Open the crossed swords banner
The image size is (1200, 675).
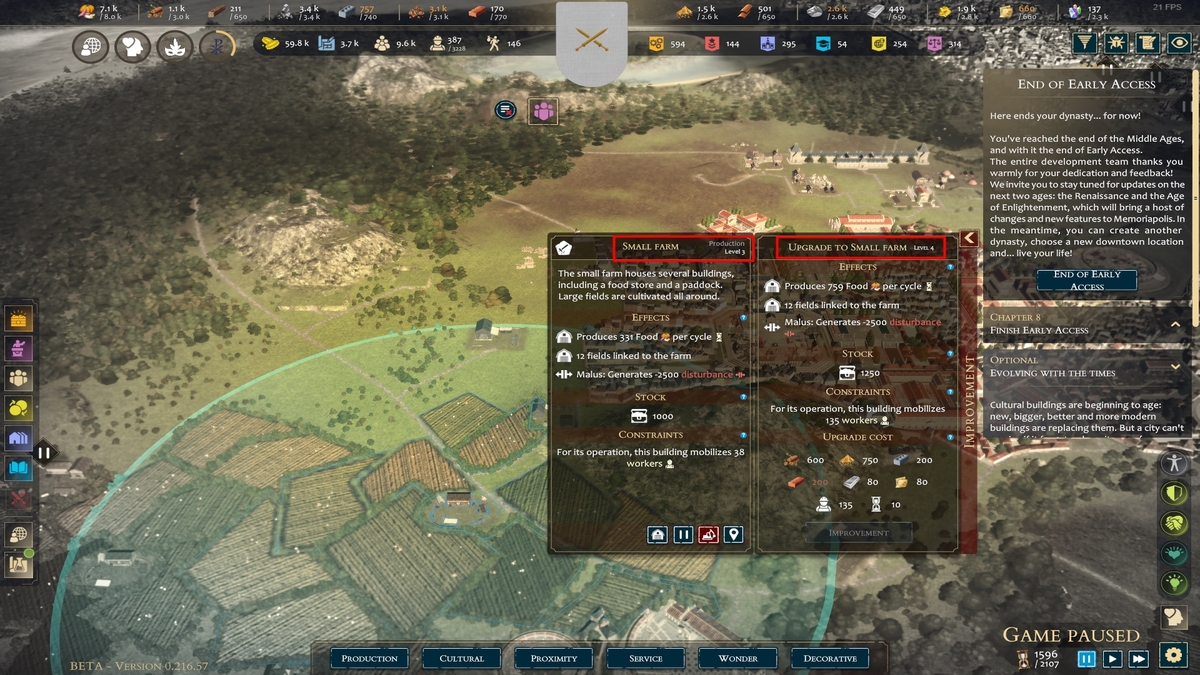point(592,41)
